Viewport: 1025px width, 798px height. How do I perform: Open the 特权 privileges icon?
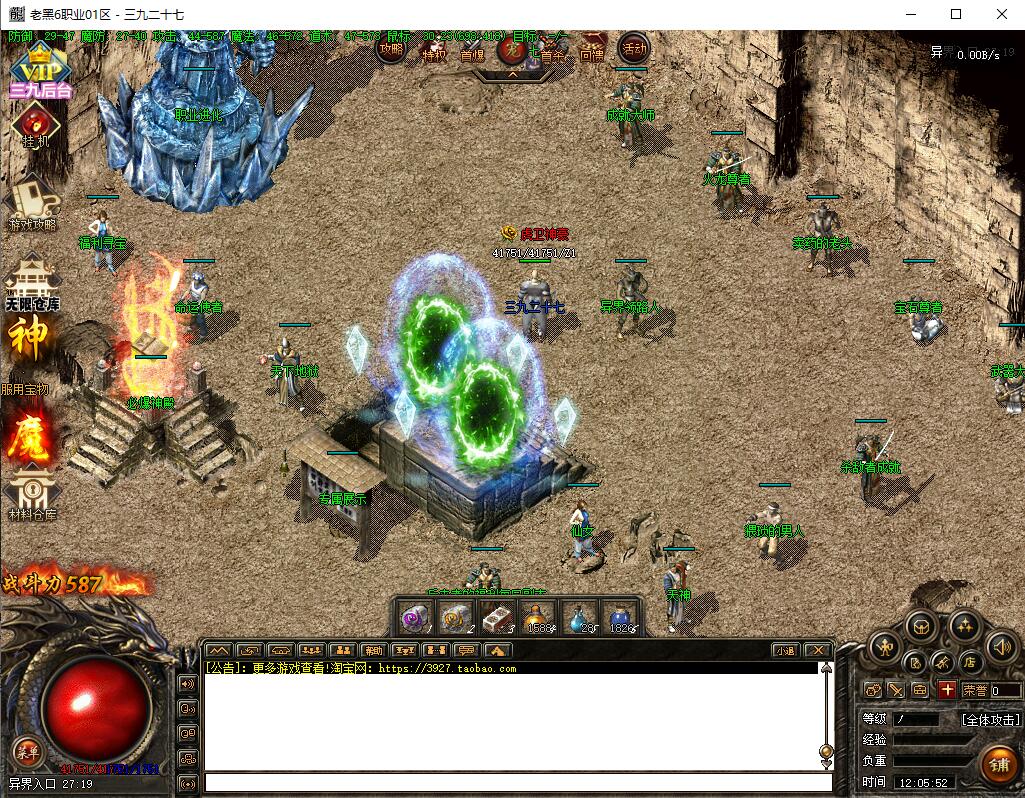(434, 49)
